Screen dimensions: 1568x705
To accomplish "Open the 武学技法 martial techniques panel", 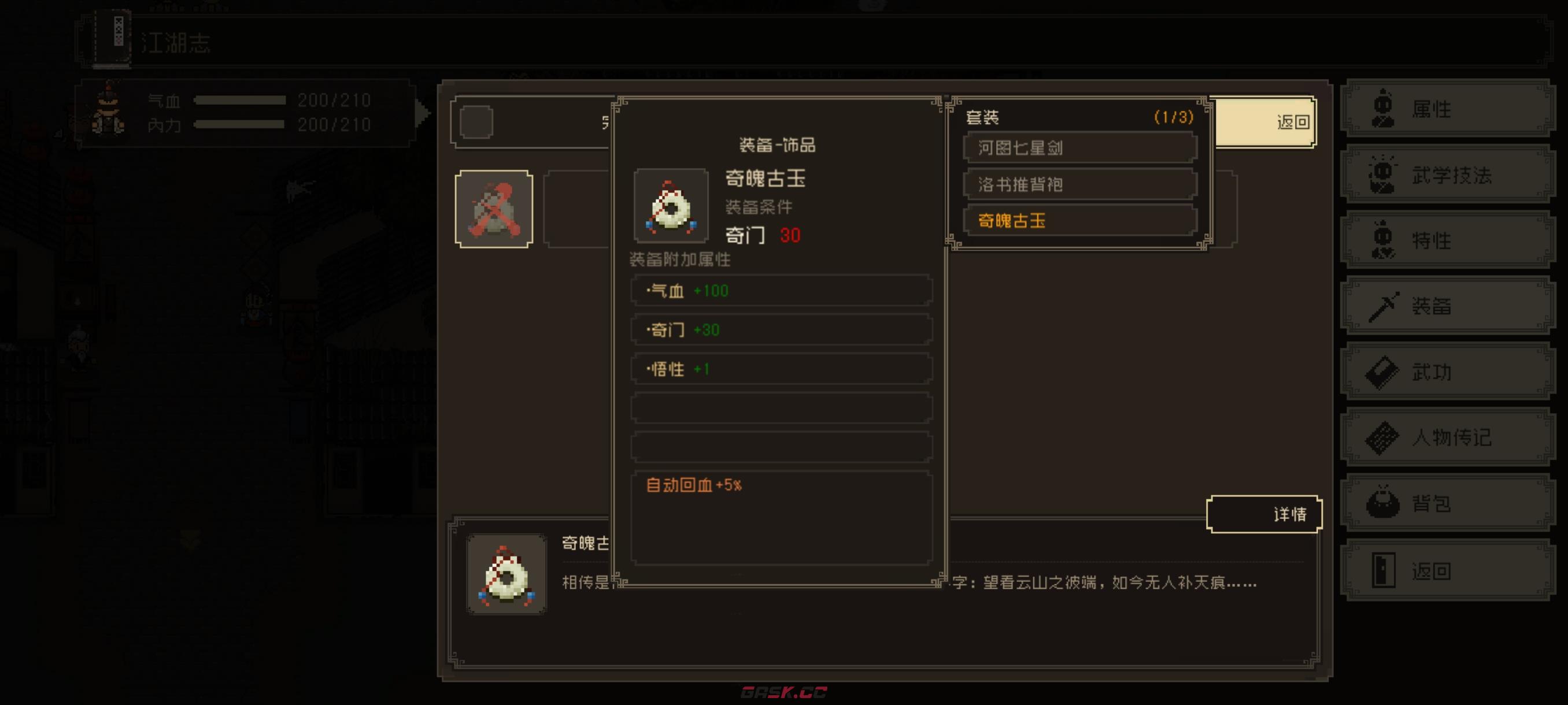I will tap(1446, 175).
